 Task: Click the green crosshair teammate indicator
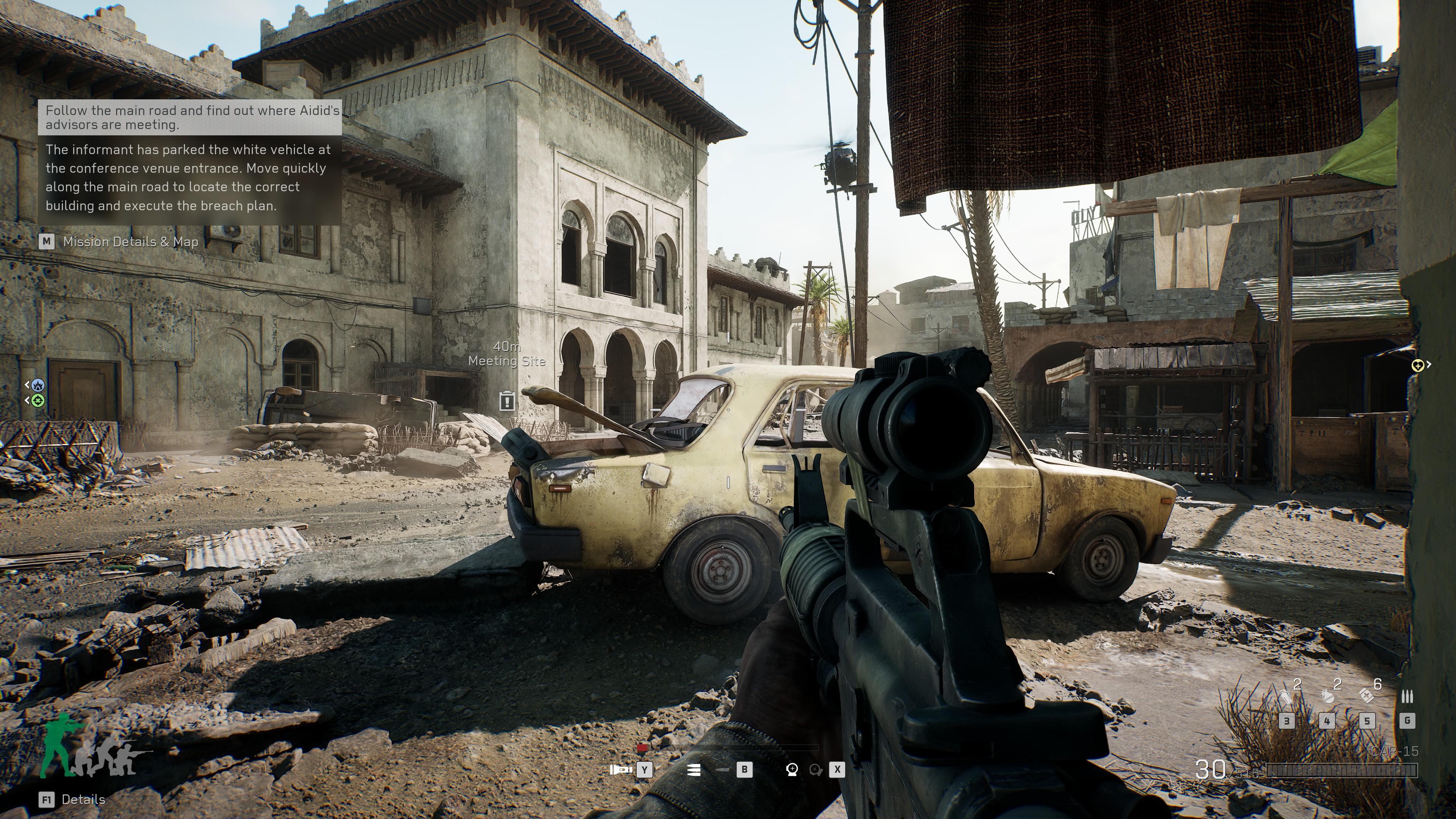point(38,401)
